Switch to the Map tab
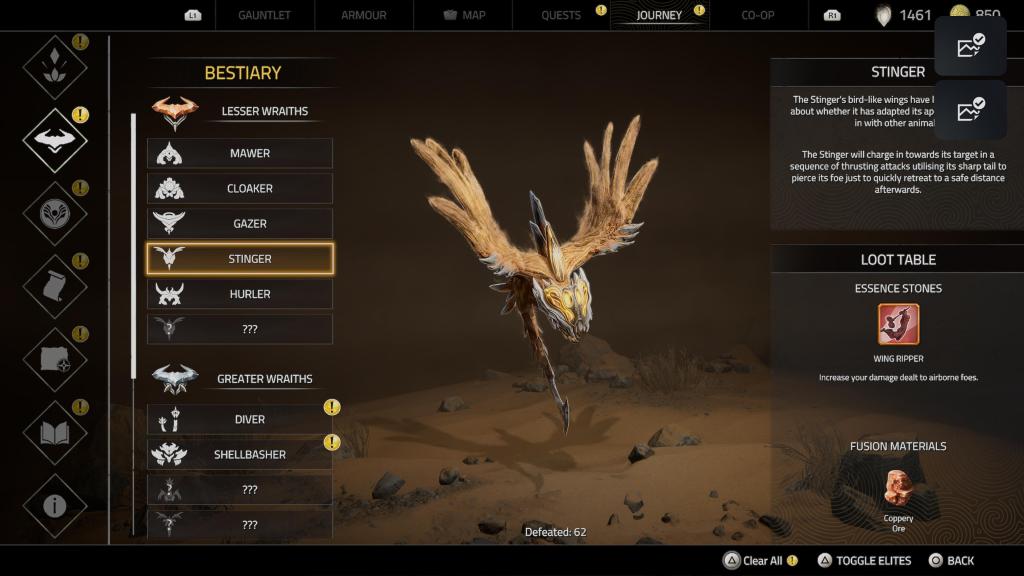Screen dimensions: 1024x576 pos(462,15)
